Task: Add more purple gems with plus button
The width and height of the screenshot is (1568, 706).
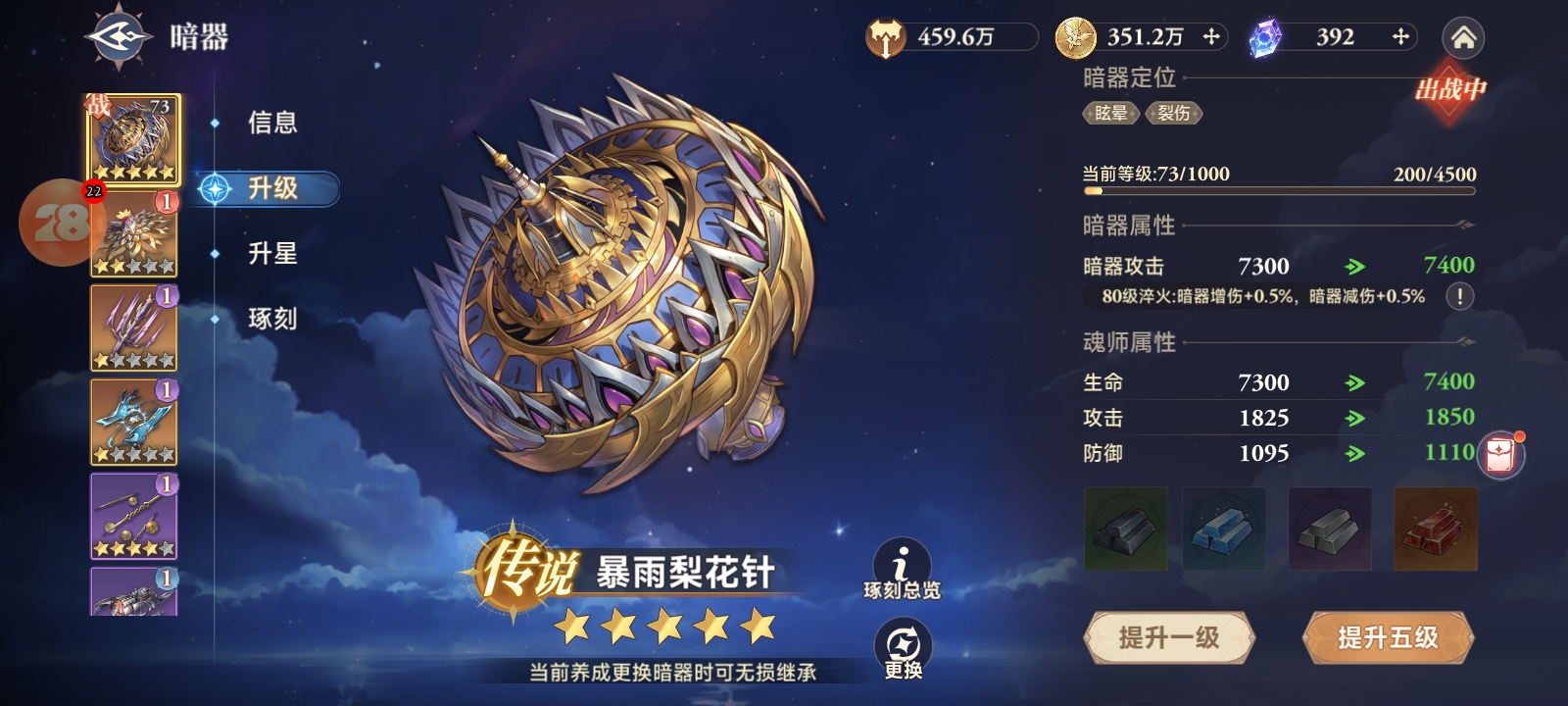Action: point(1400,37)
